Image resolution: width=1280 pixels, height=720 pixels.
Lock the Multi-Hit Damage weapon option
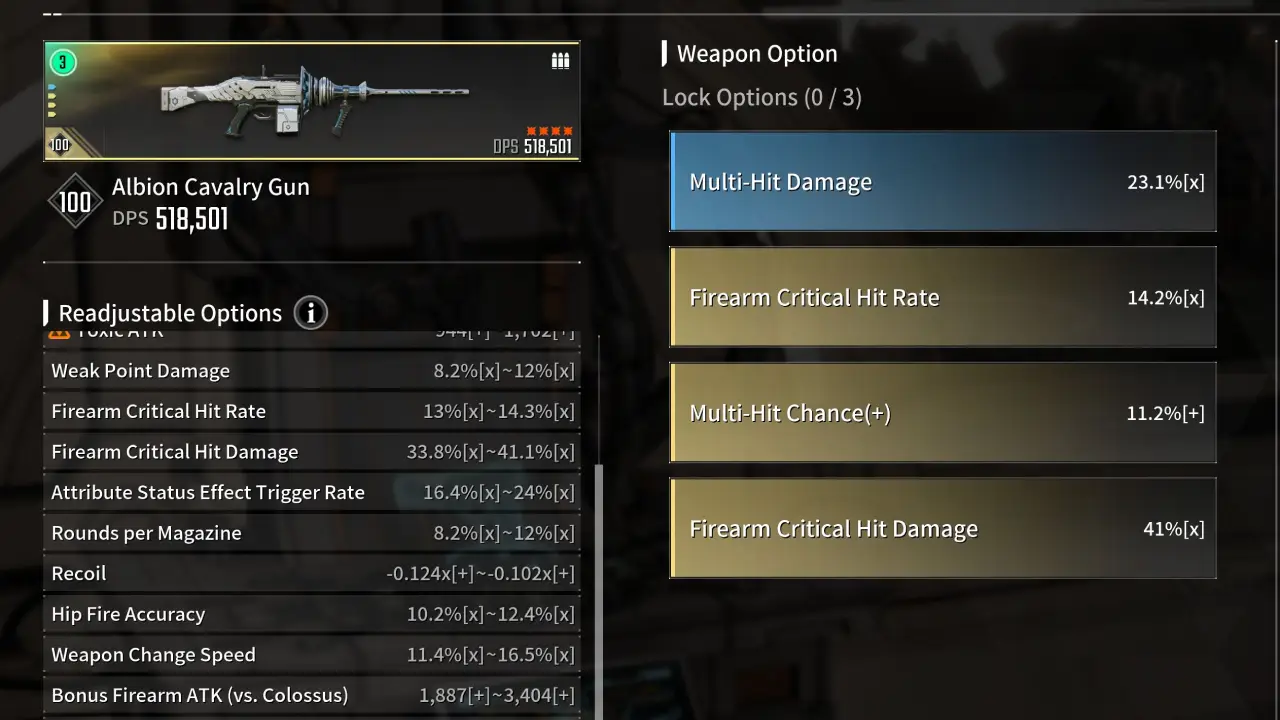[942, 181]
